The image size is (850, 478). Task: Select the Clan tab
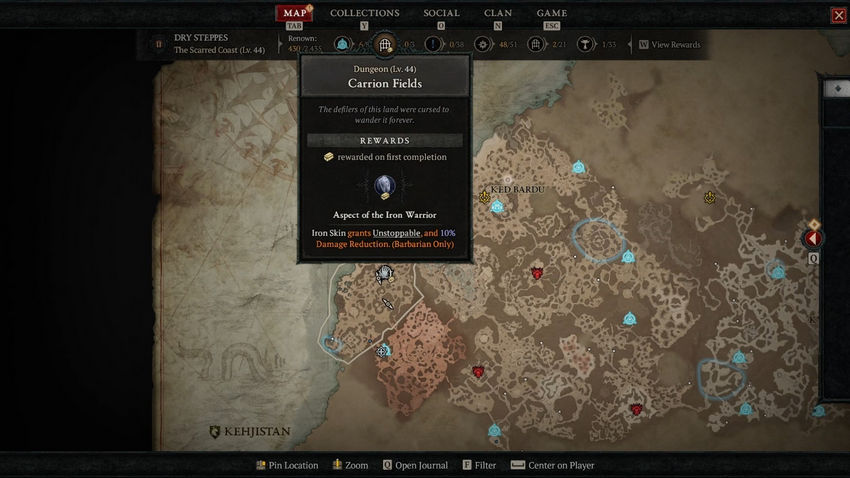498,13
